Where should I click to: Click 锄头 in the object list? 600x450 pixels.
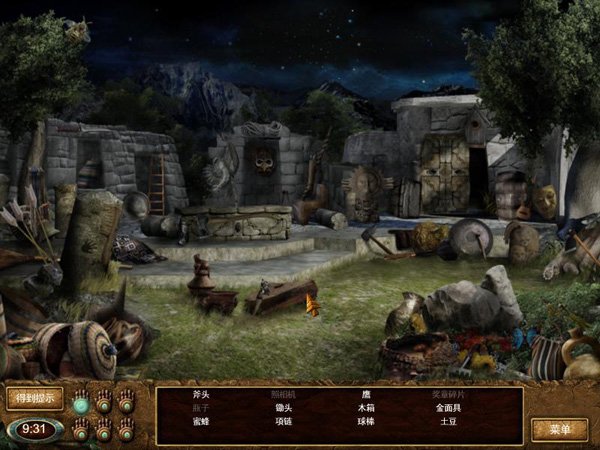(284, 409)
